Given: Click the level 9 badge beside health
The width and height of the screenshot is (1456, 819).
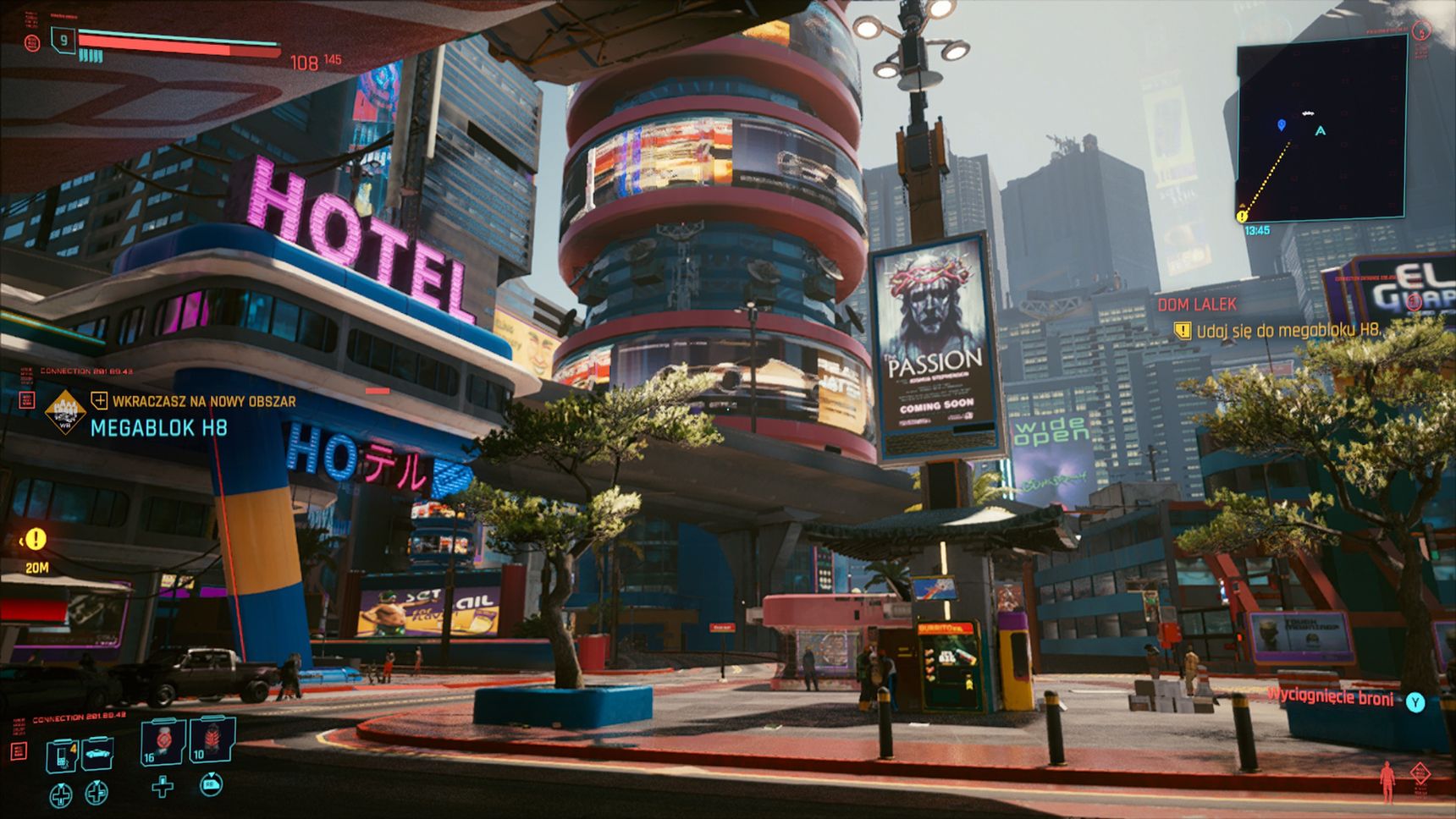Looking at the screenshot, I should (63, 40).
